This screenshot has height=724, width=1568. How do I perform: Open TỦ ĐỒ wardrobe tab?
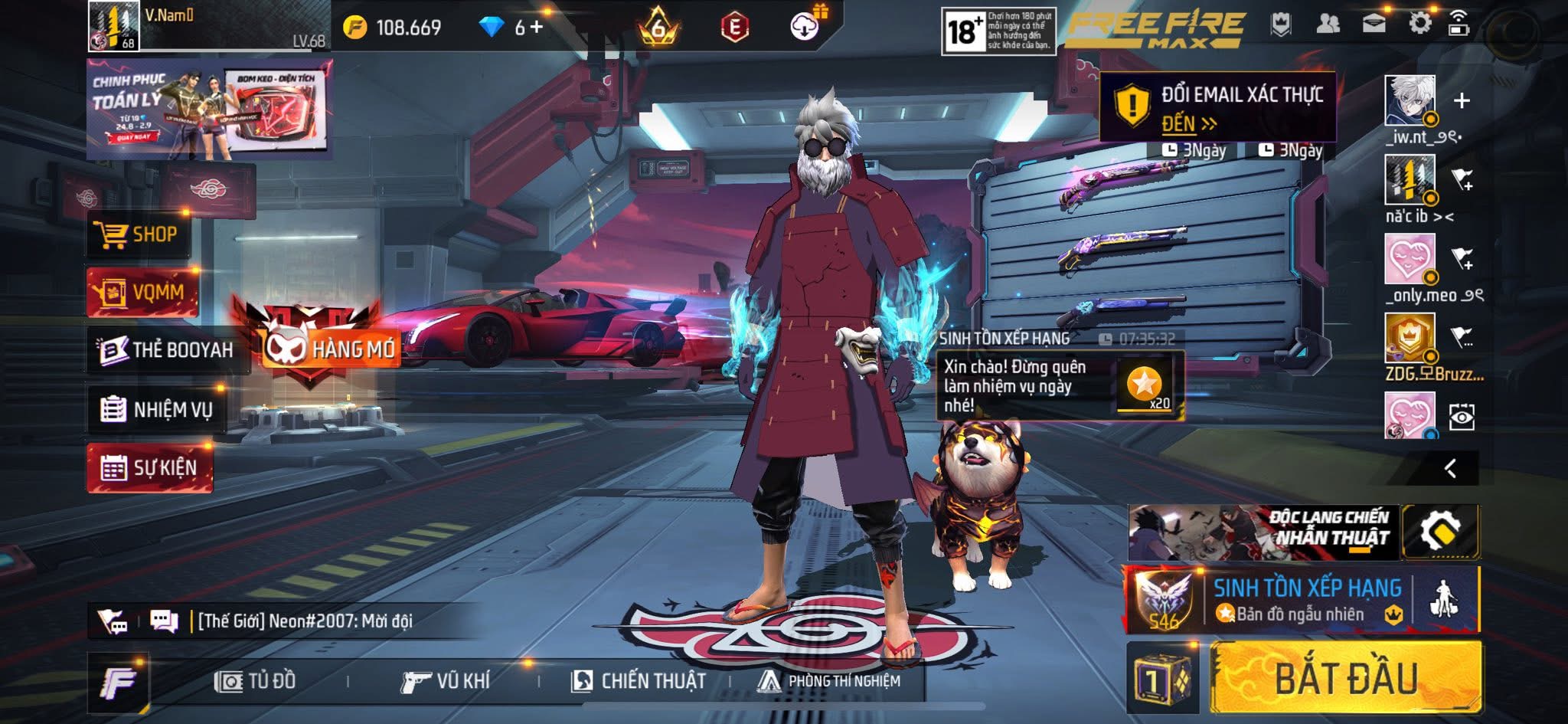[256, 681]
